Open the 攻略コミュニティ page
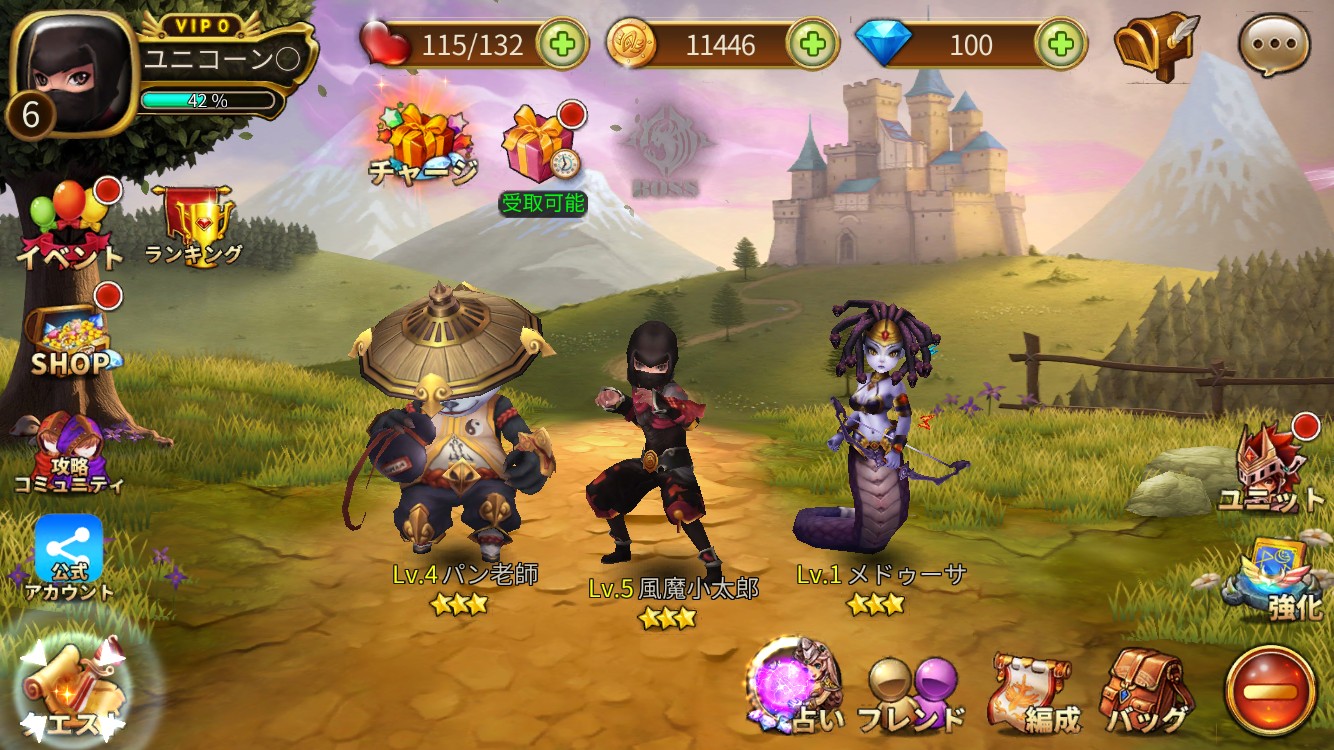1334x750 pixels. tap(68, 456)
